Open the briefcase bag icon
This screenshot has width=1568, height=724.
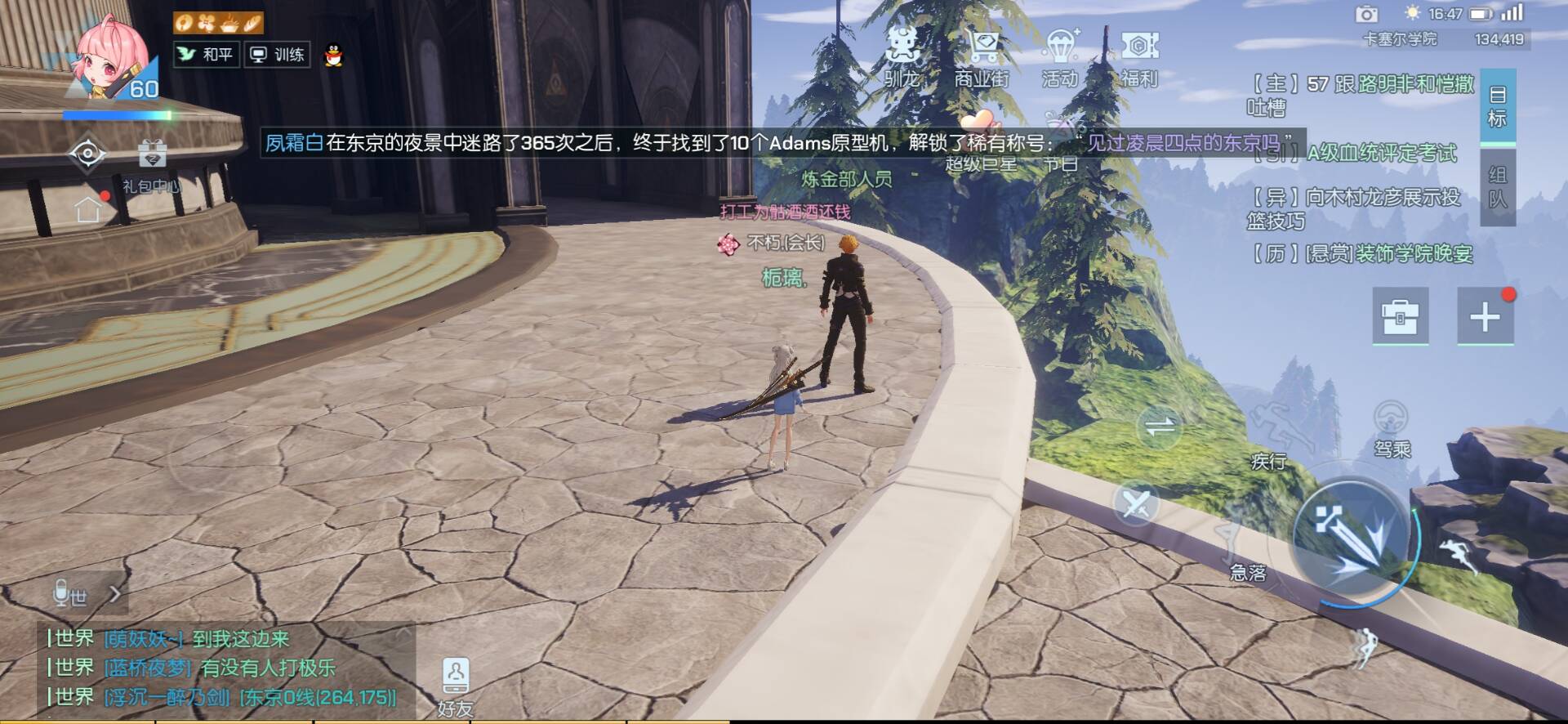coord(1400,316)
